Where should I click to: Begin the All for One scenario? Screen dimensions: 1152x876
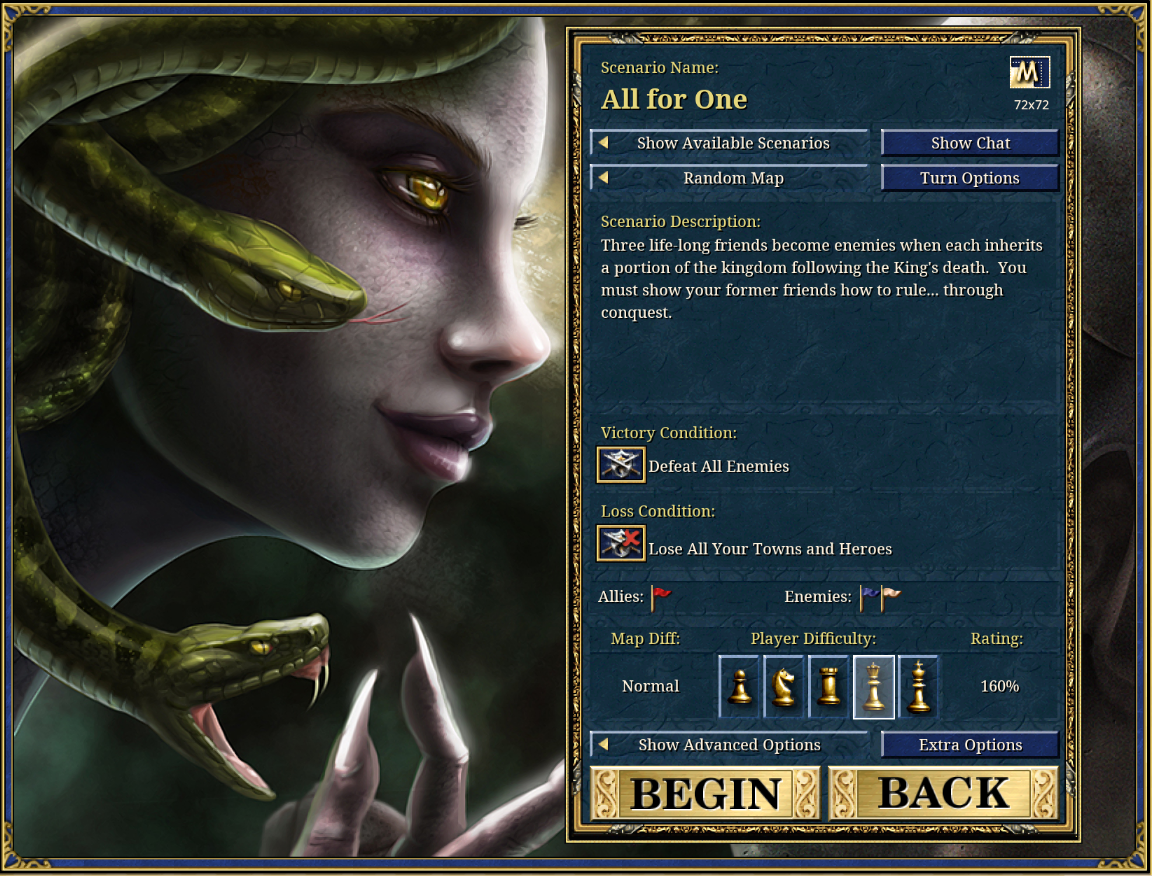coord(705,793)
